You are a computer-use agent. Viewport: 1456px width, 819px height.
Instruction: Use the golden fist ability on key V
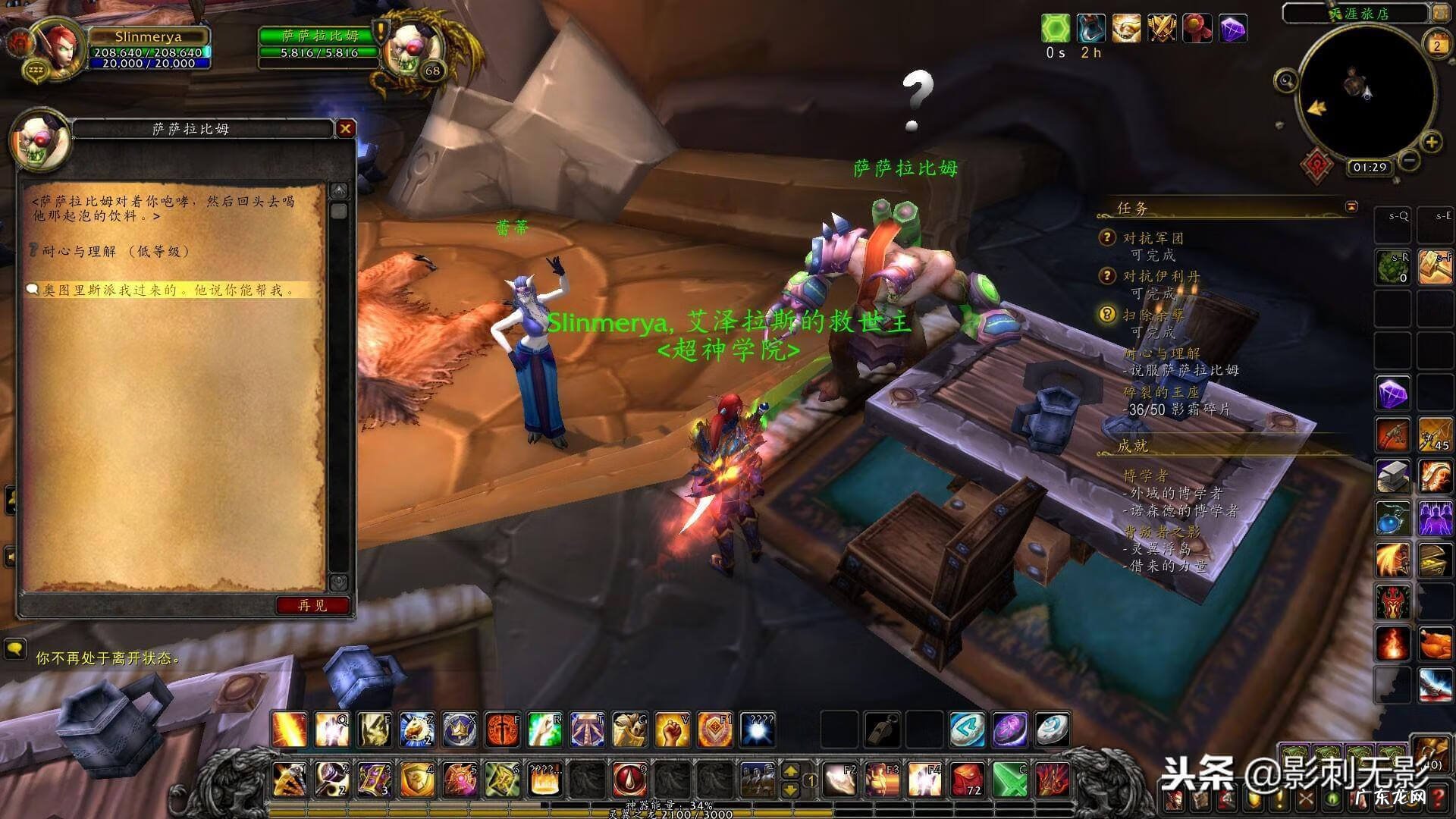point(672,730)
